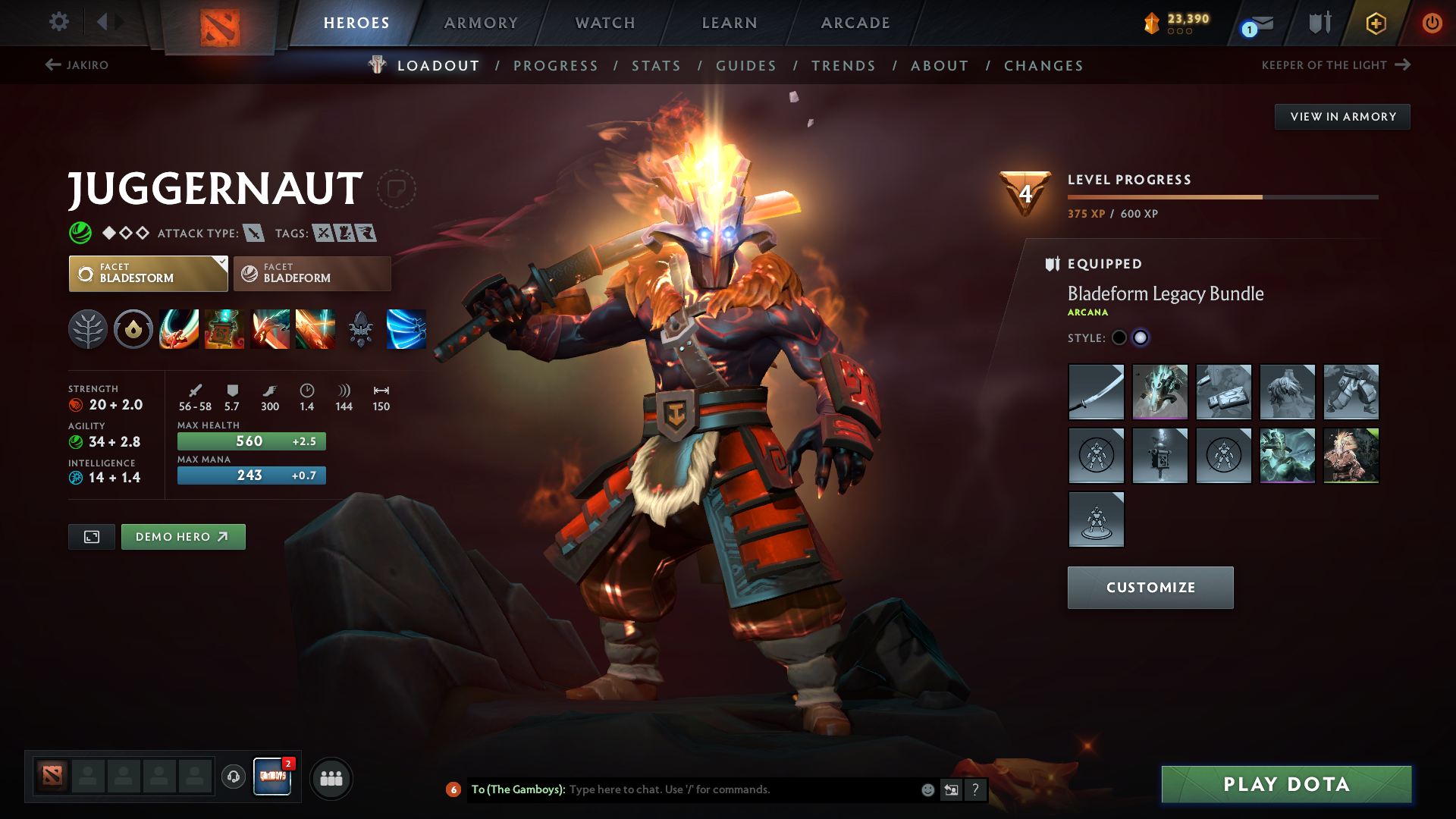The image size is (1456, 819).
Task: Click the Dota 2 logo at top left
Action: tap(220, 23)
